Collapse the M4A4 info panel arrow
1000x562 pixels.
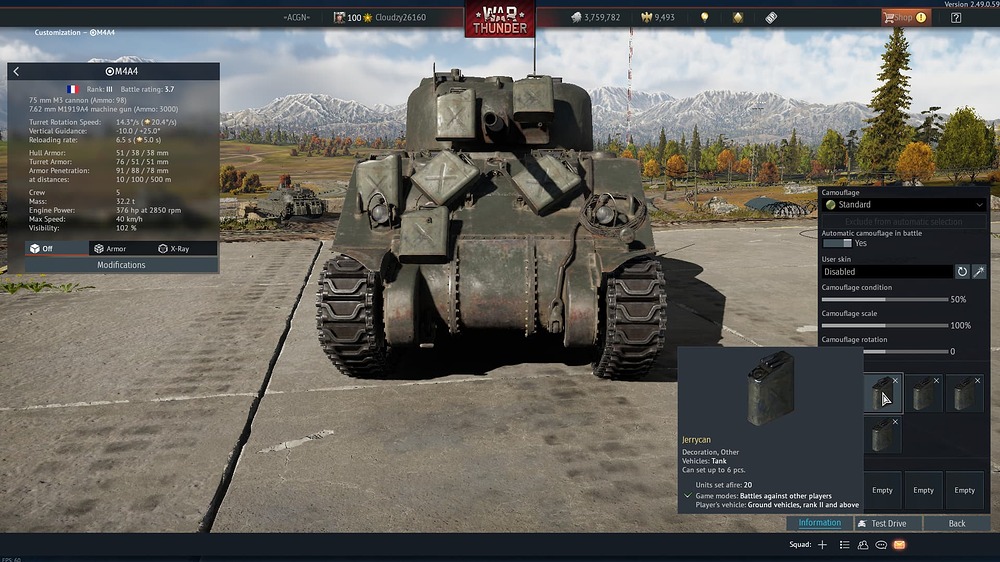point(16,72)
